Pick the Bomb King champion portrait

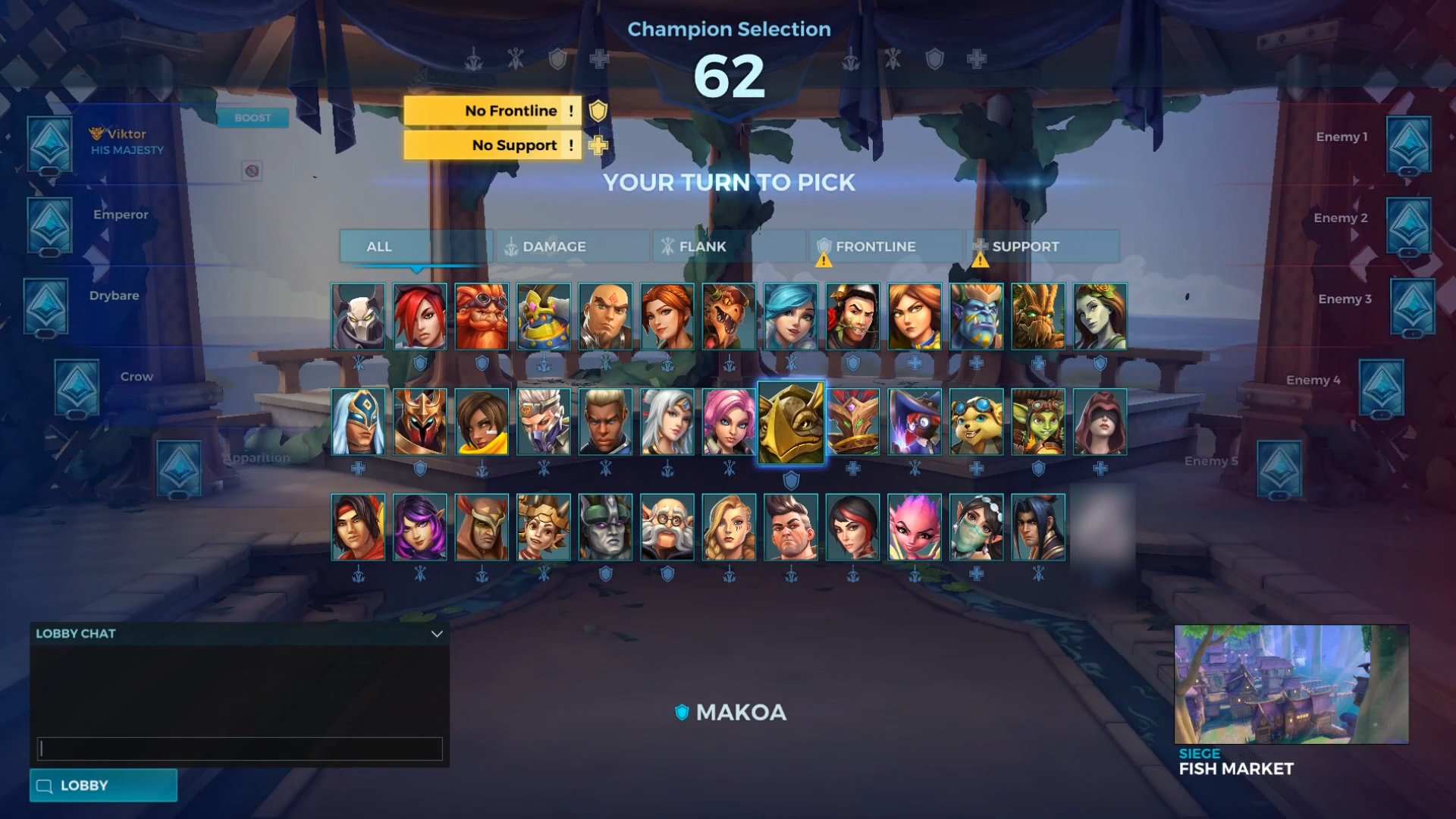[x=542, y=317]
